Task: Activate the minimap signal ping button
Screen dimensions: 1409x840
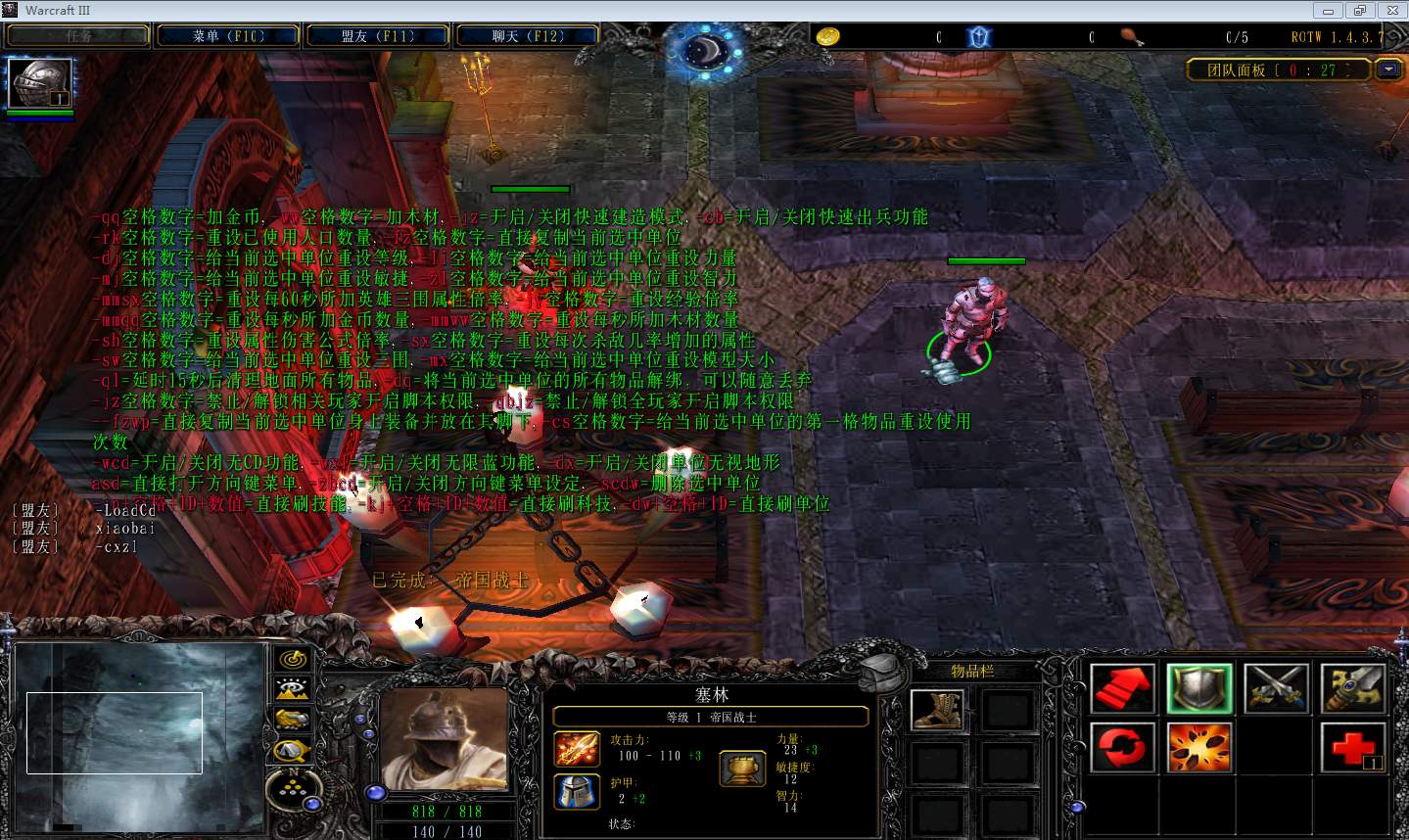Action: click(x=292, y=660)
